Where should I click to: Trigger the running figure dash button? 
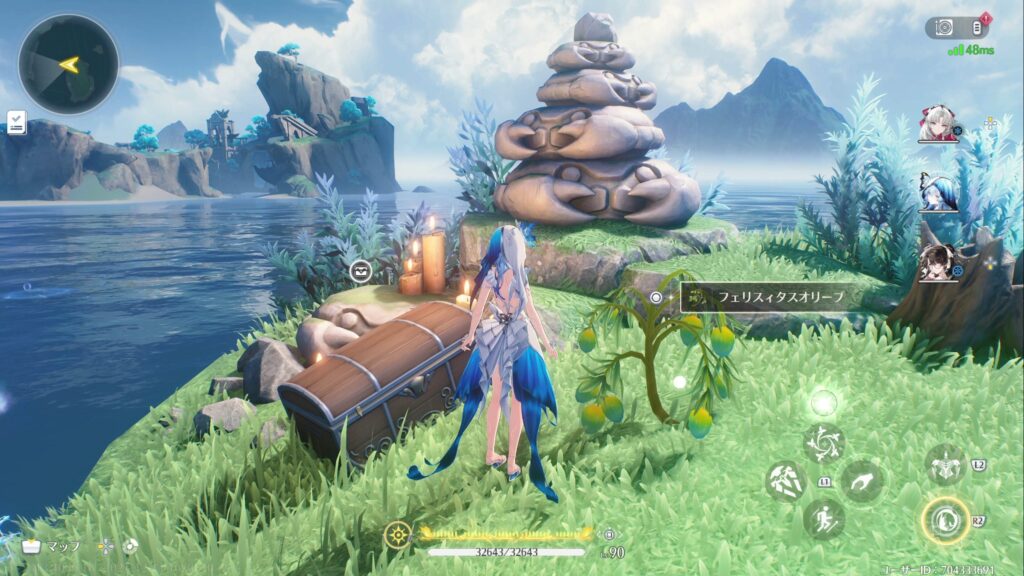click(823, 520)
